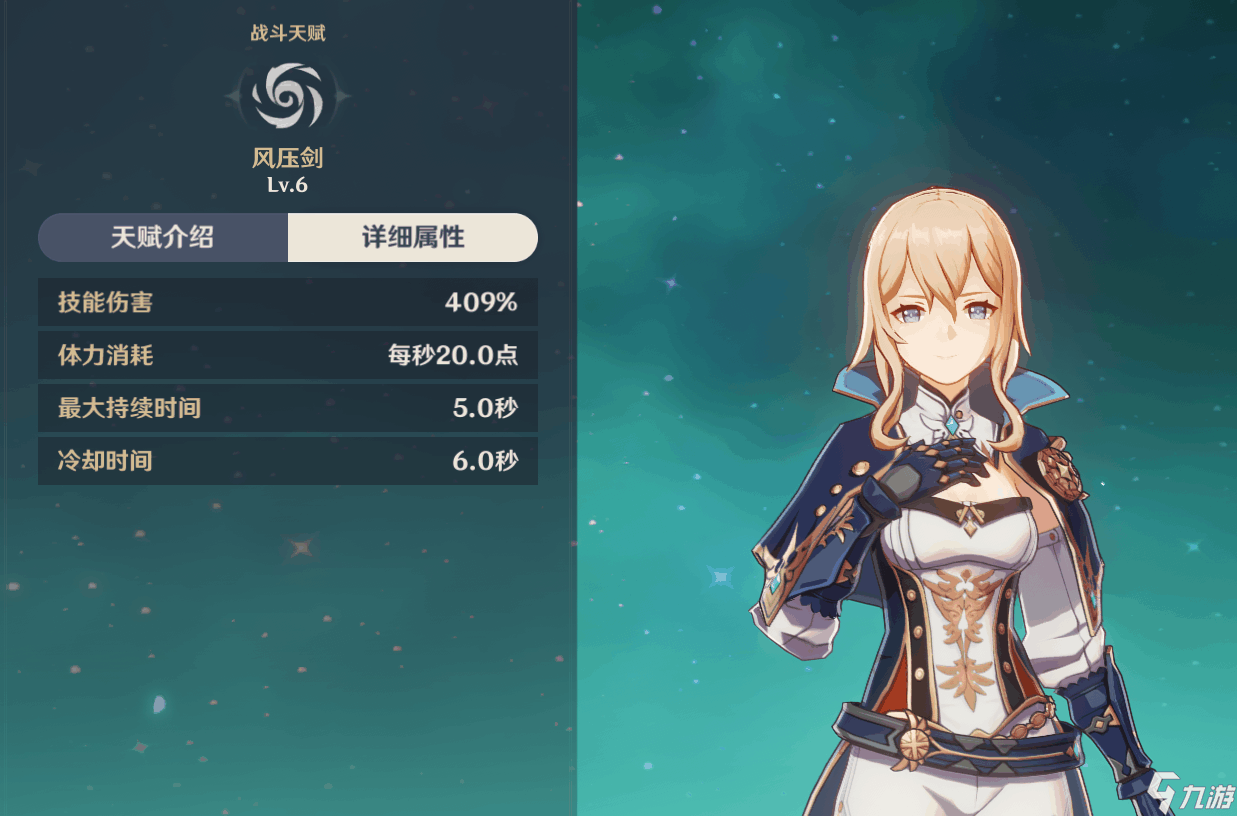The height and width of the screenshot is (816, 1237).
Task: Select the 详细属性 tab
Action: (412, 238)
